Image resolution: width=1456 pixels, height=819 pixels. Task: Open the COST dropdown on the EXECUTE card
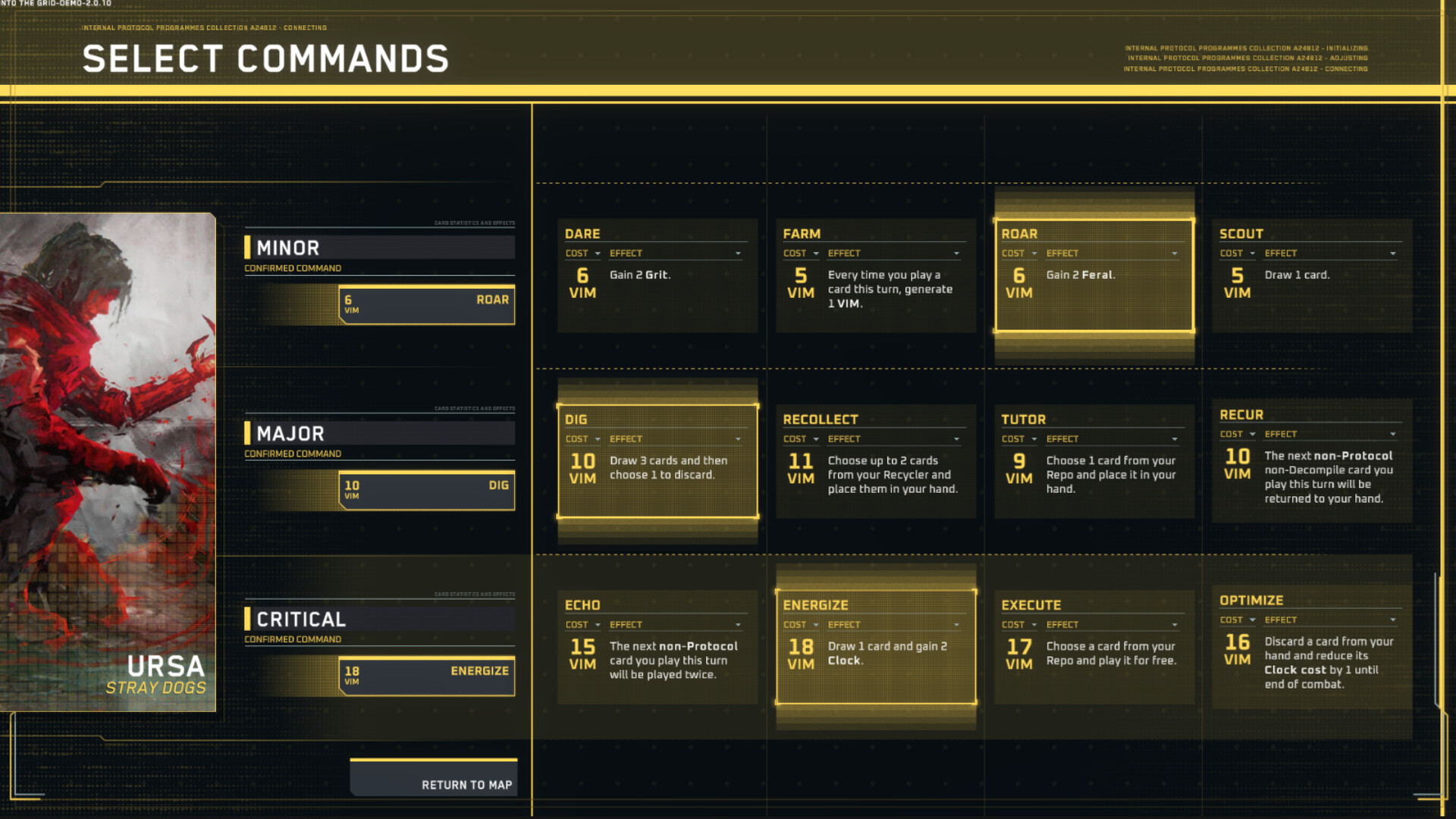click(x=1034, y=624)
